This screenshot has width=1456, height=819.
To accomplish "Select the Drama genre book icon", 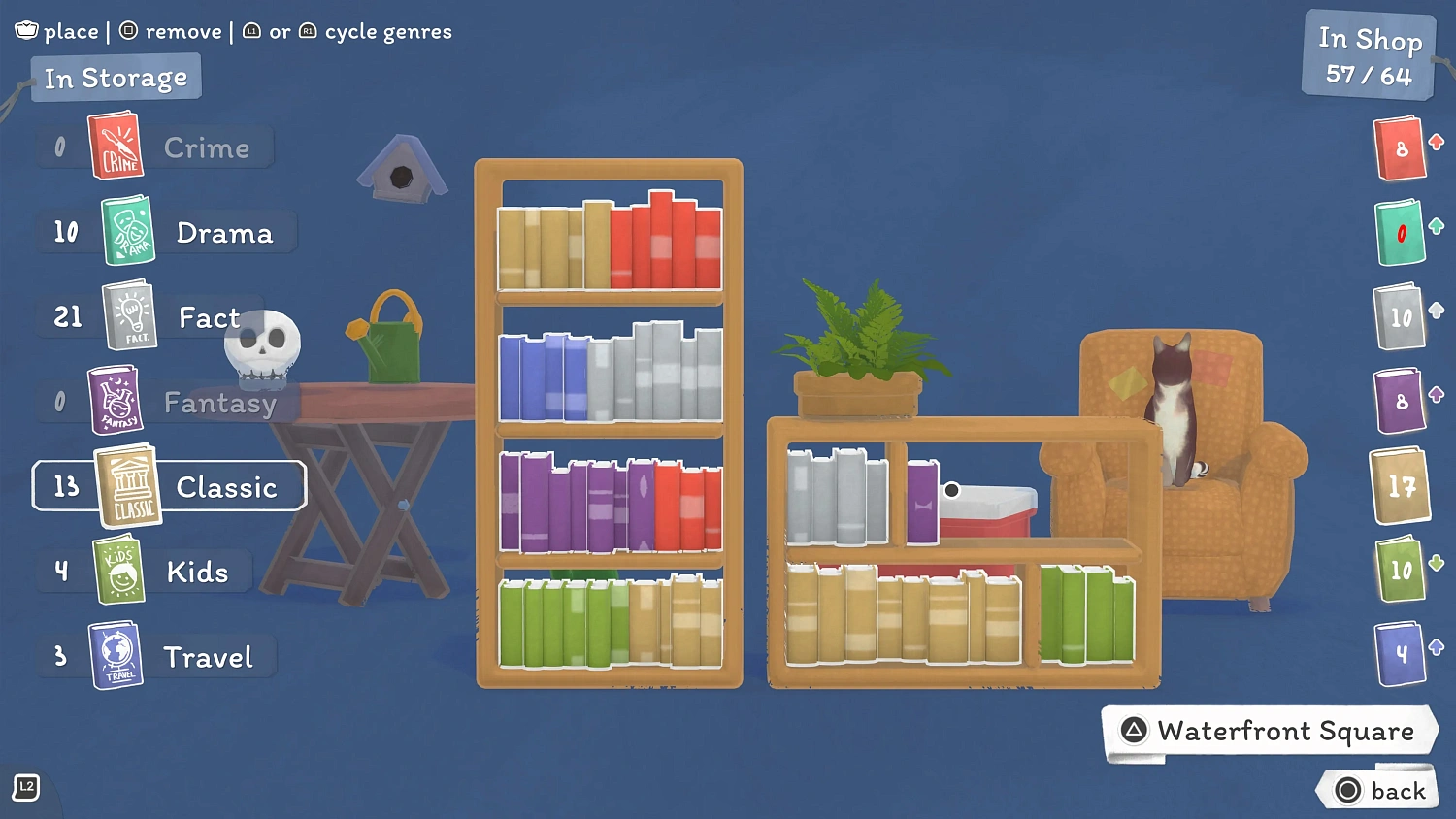I will tap(129, 231).
